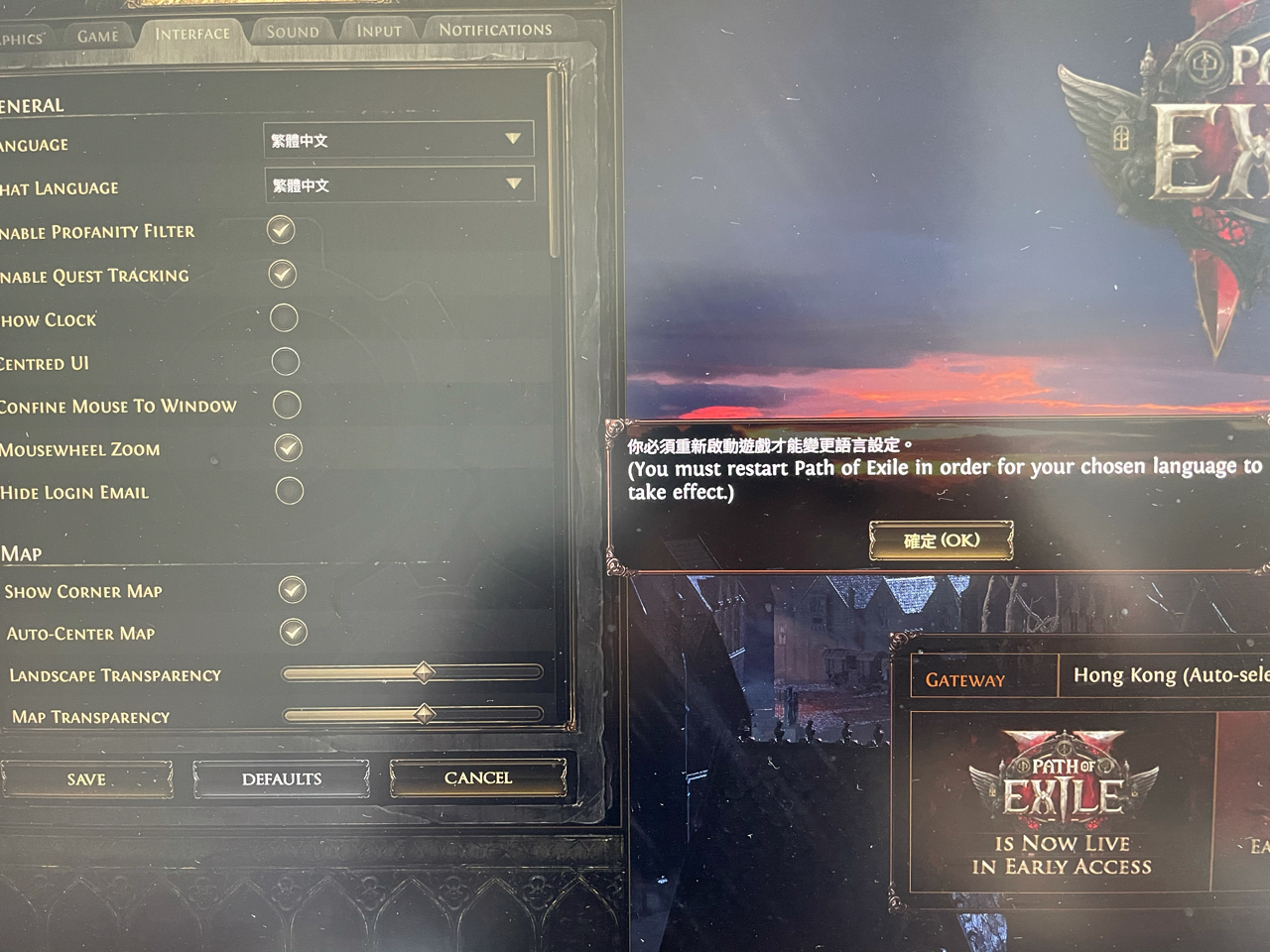Enable the Show Clock option

point(286,319)
